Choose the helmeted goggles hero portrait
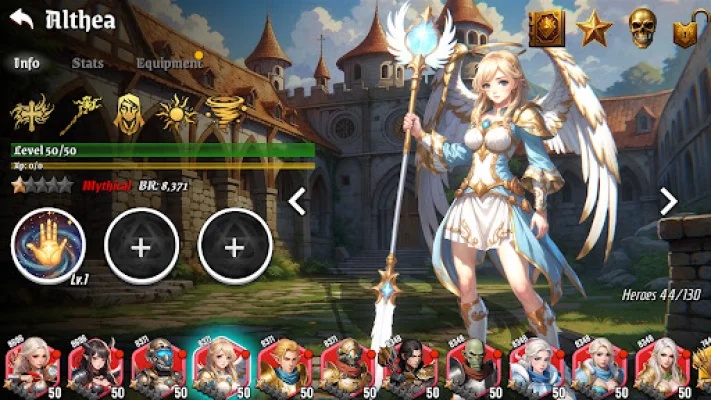This screenshot has width=711, height=400. (x=154, y=368)
